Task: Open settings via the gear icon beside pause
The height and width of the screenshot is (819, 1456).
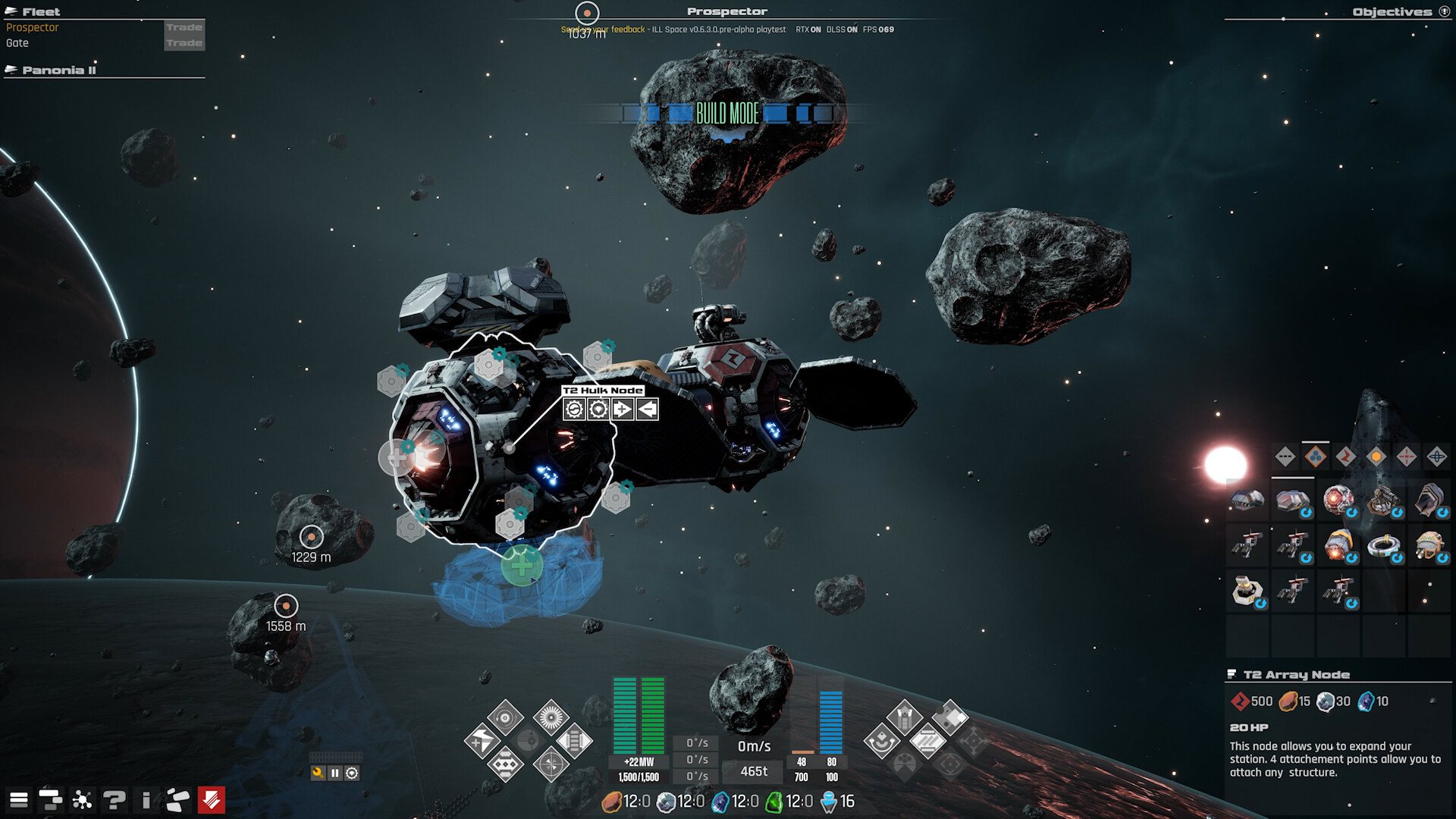Action: pyautogui.click(x=352, y=771)
